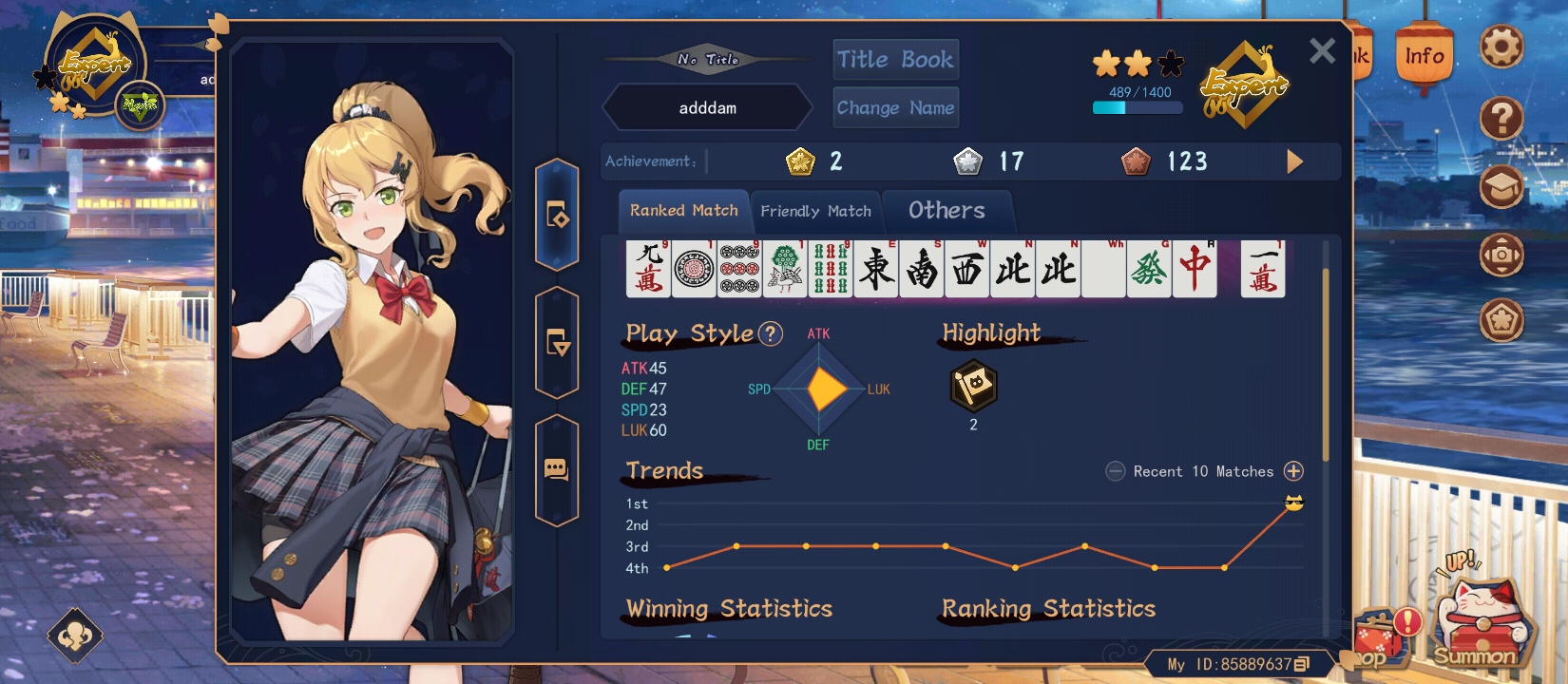Open the Info lantern button
Screen dimensions: 1568x684
[x=1425, y=57]
